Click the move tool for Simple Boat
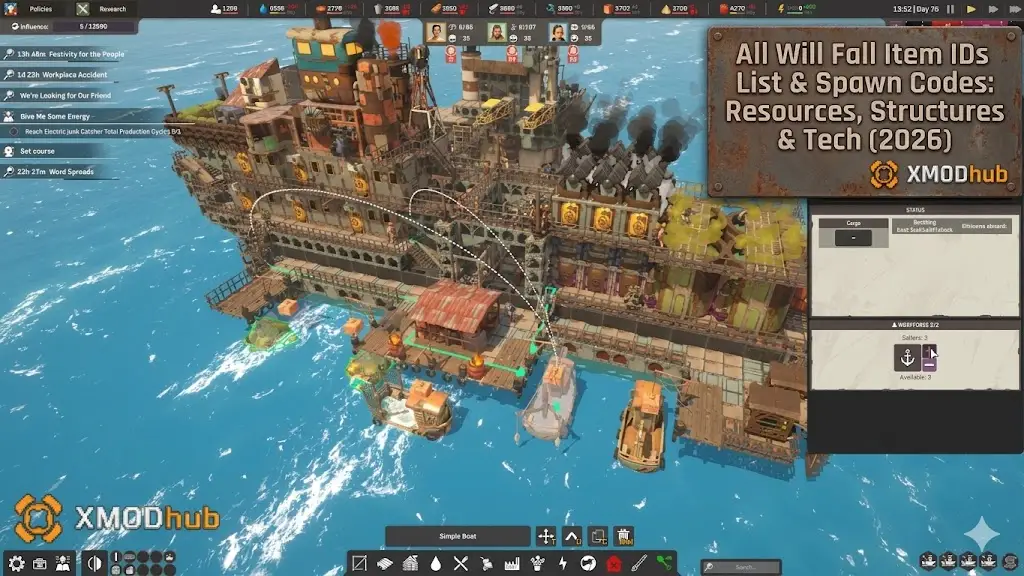 pyautogui.click(x=546, y=537)
